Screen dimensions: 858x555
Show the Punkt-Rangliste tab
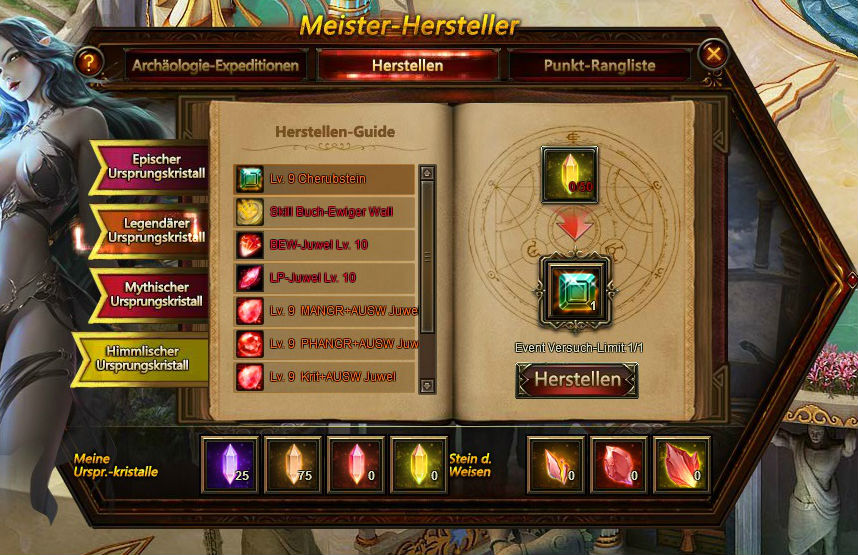point(599,66)
